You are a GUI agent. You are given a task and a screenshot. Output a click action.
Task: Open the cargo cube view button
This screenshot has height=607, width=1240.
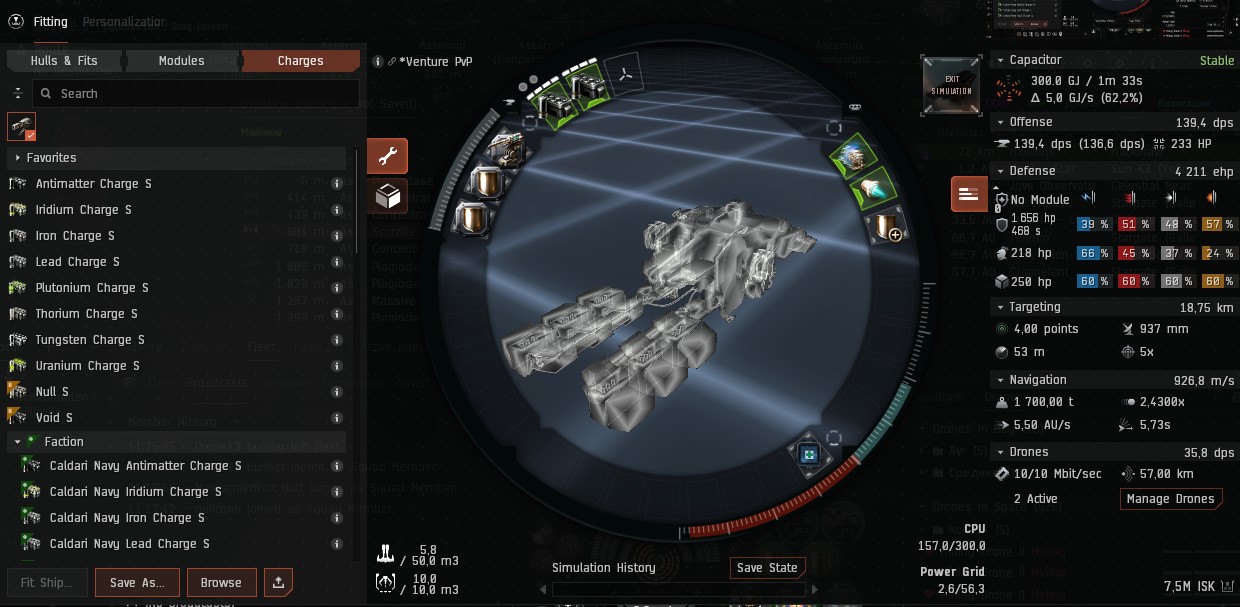[x=387, y=196]
